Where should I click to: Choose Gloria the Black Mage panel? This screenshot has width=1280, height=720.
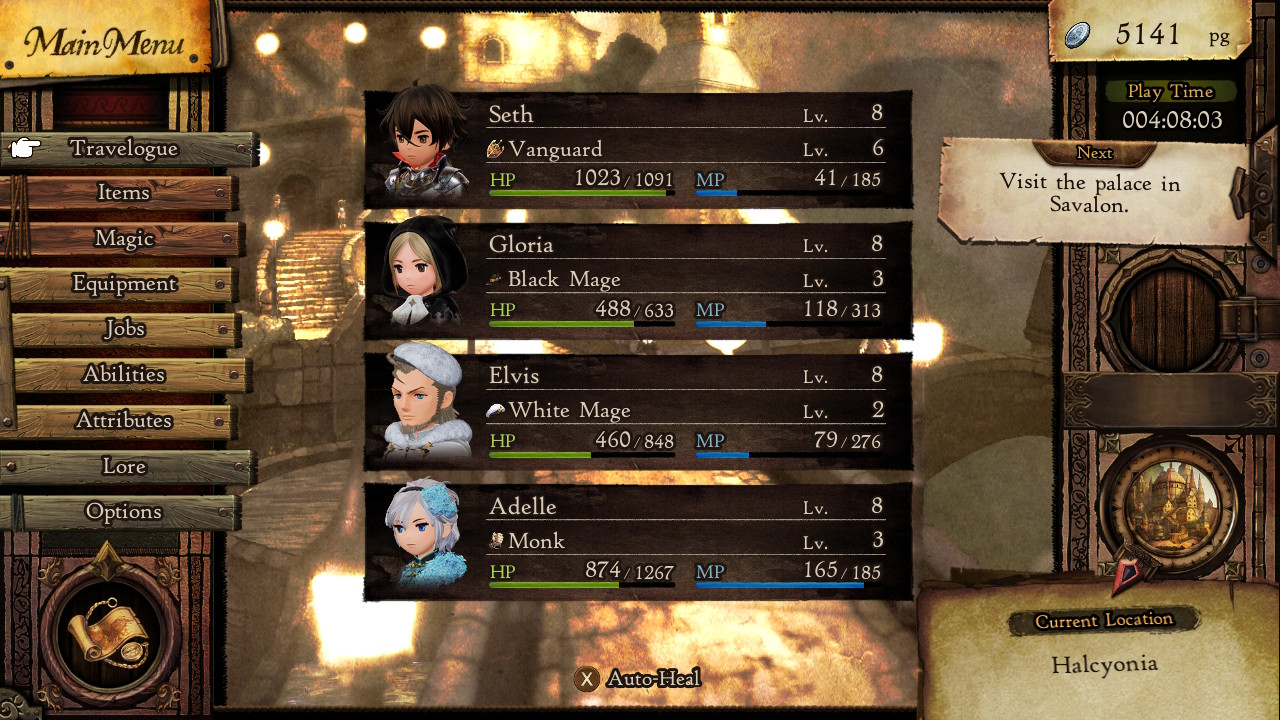pyautogui.click(x=638, y=280)
